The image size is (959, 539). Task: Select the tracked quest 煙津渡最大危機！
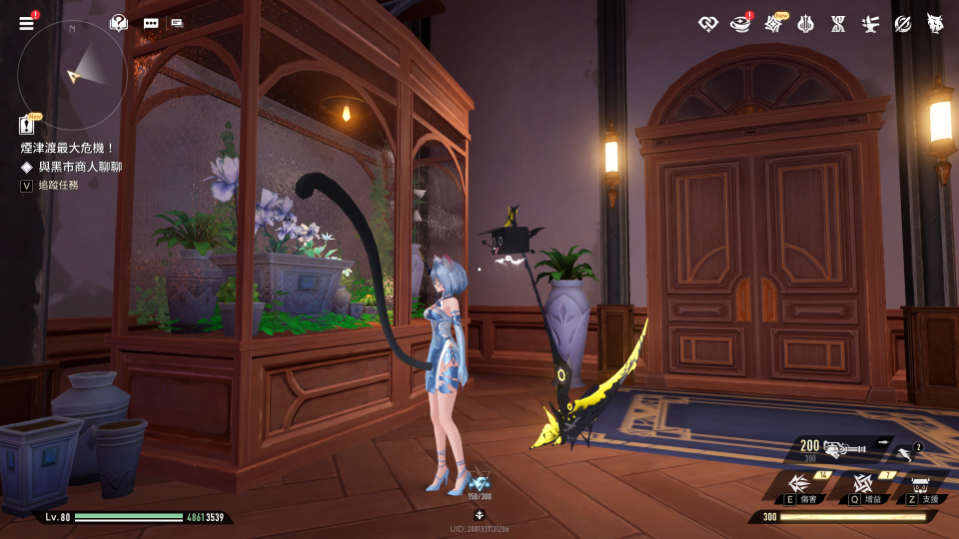point(69,148)
